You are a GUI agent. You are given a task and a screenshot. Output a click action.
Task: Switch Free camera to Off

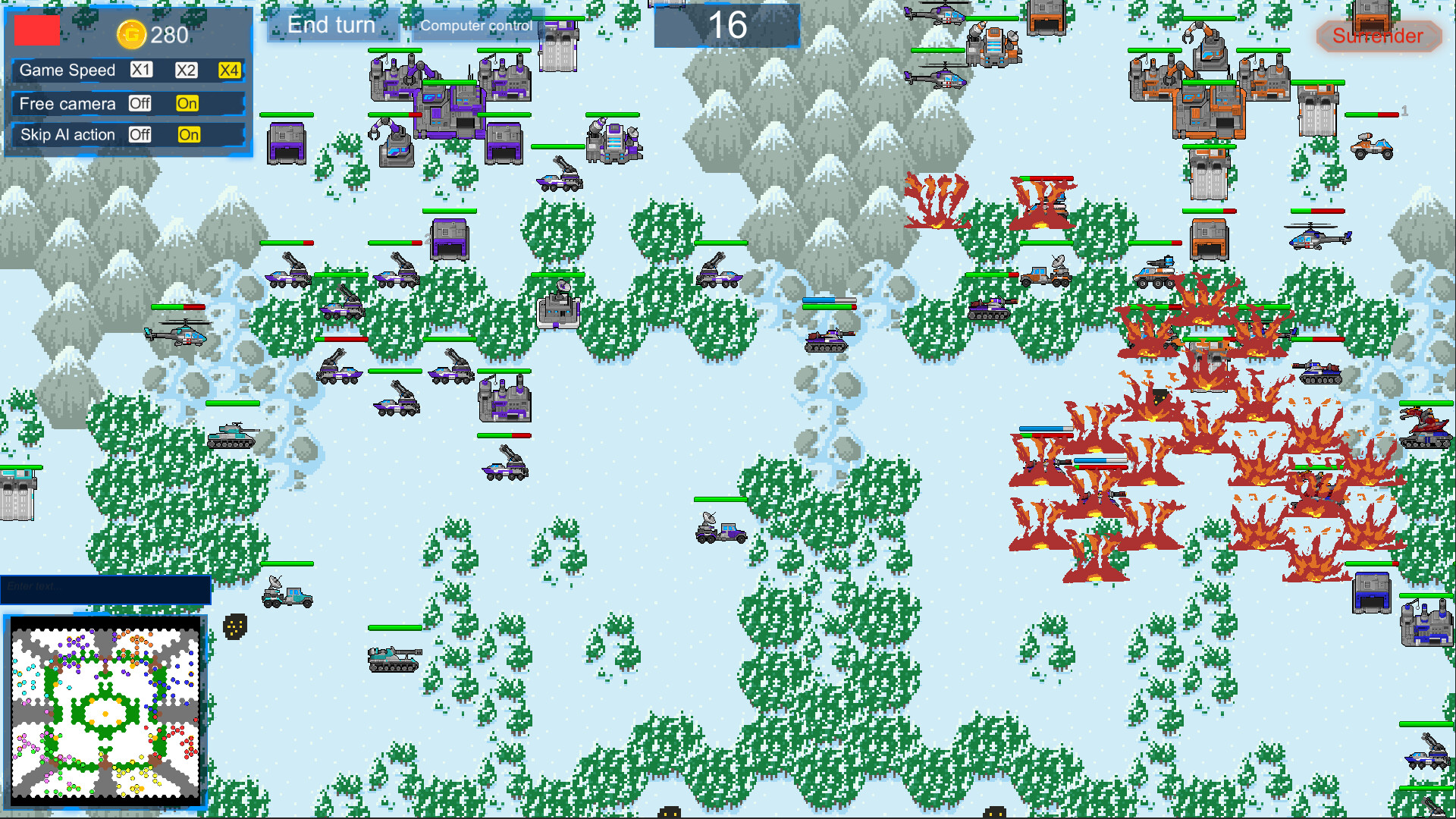(x=140, y=104)
